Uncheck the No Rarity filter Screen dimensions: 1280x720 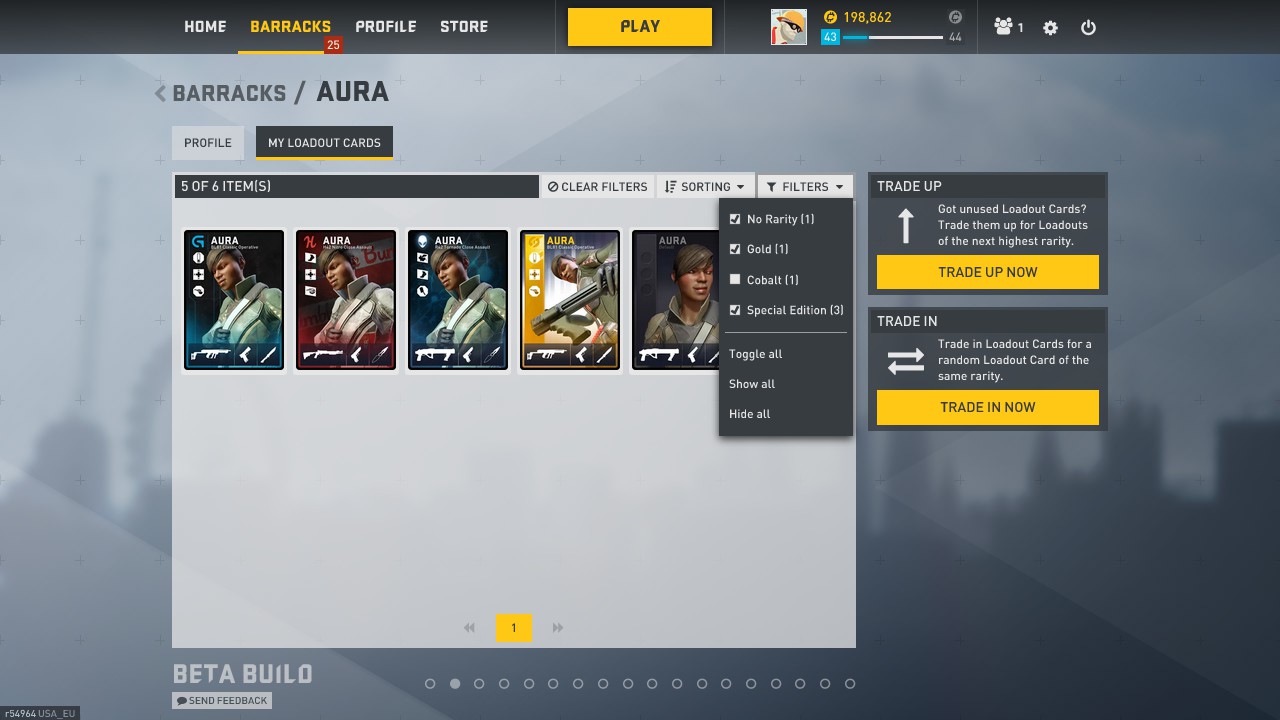tap(735, 219)
